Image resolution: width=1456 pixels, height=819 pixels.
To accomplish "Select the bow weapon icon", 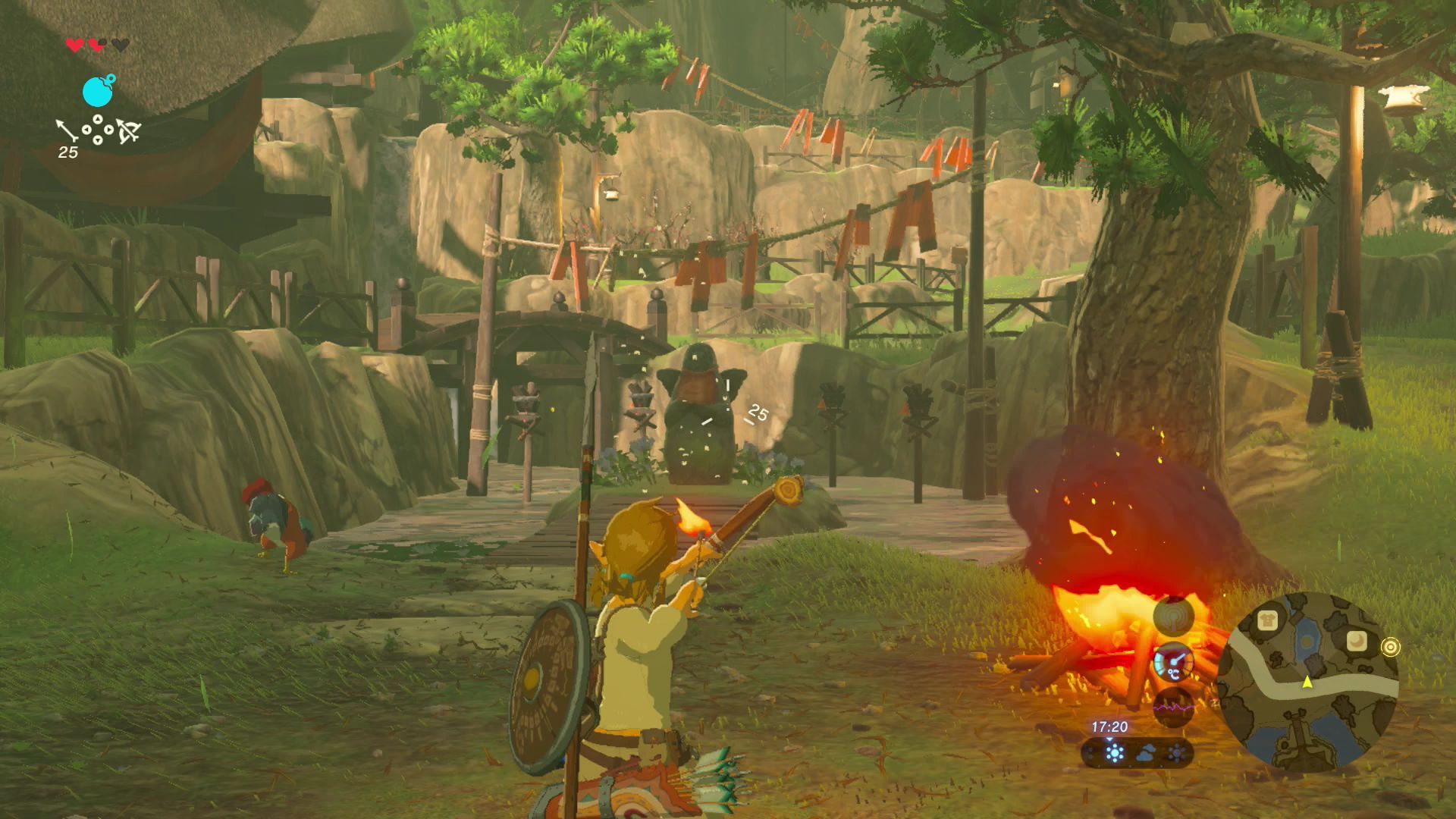I will (128, 132).
